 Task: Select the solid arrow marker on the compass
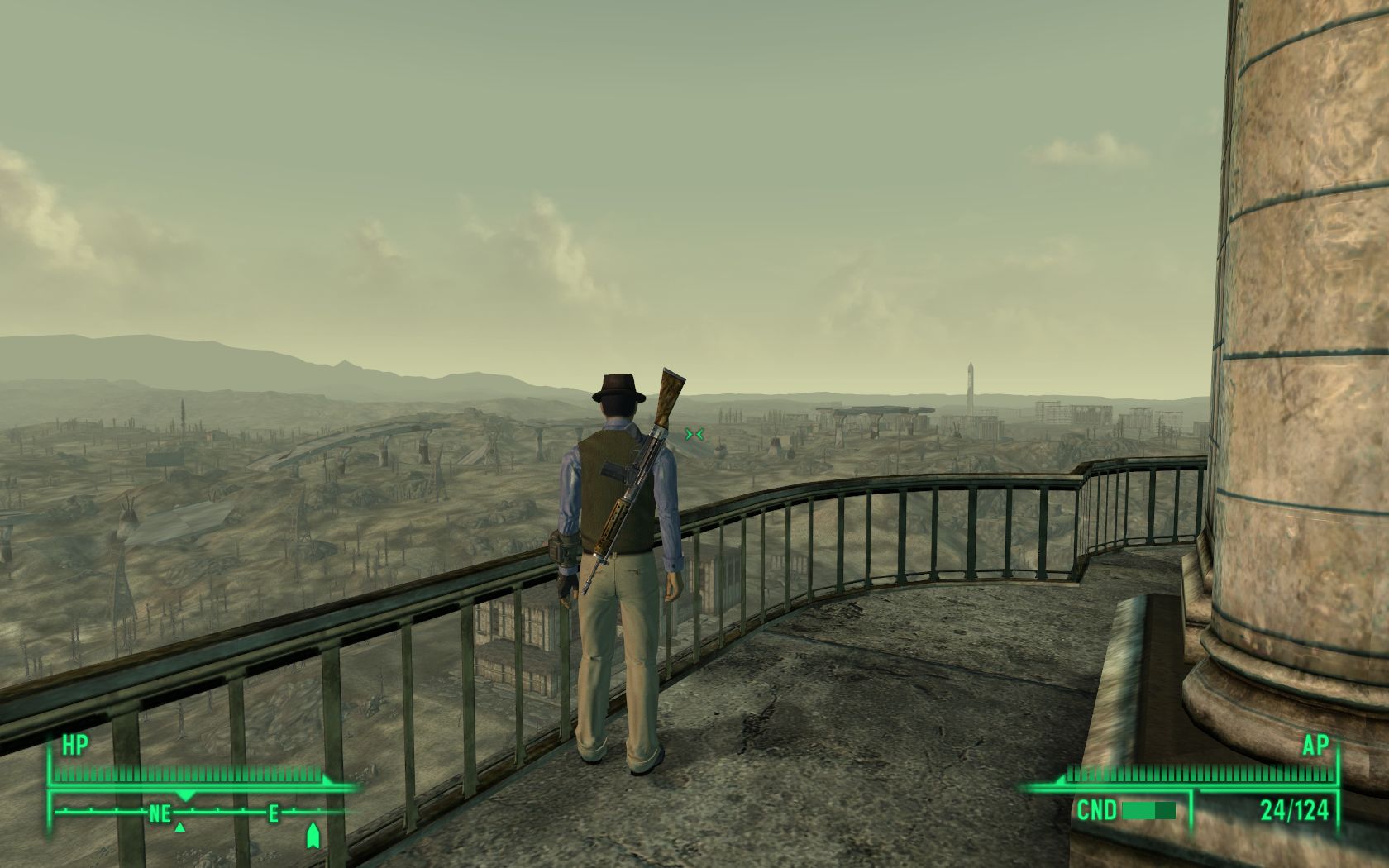[313, 836]
